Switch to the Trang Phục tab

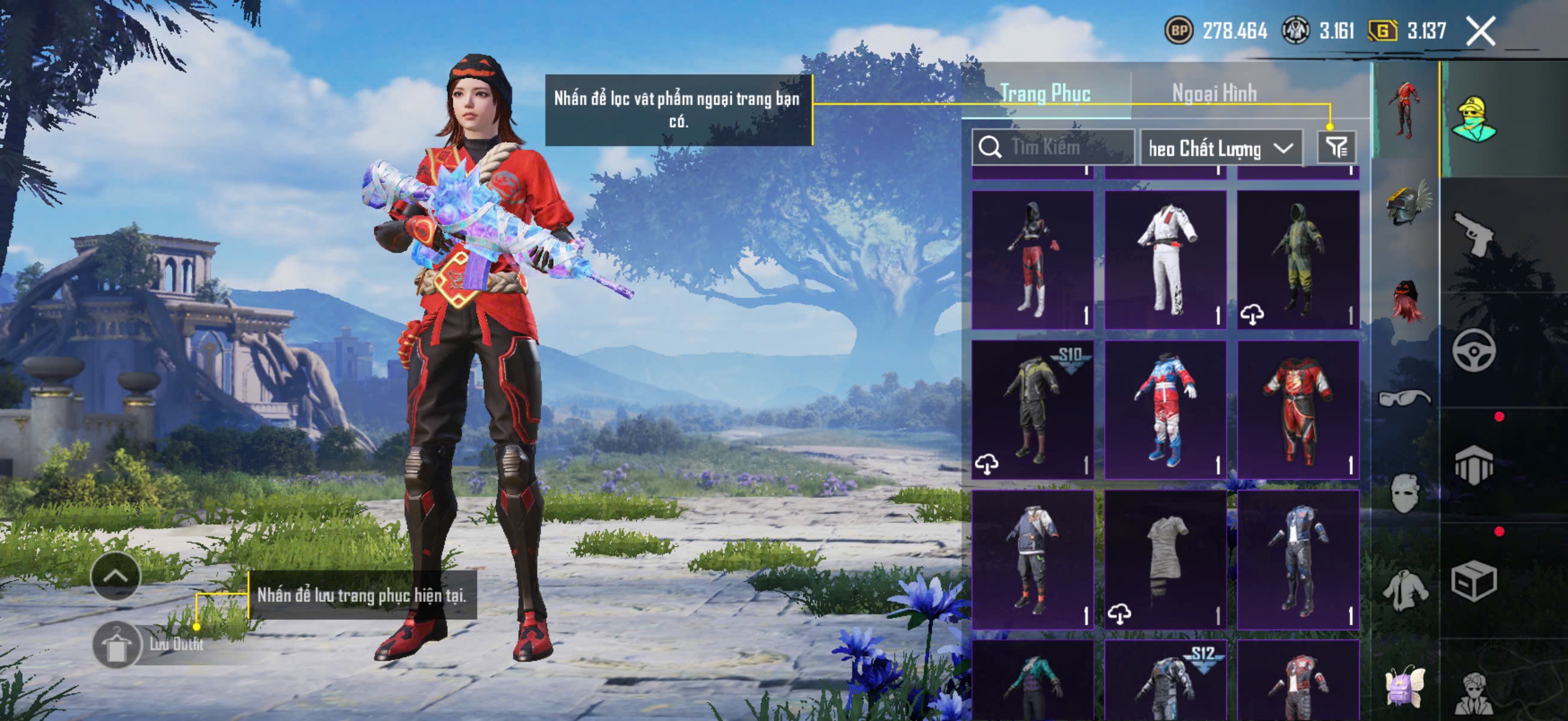pyautogui.click(x=1045, y=93)
